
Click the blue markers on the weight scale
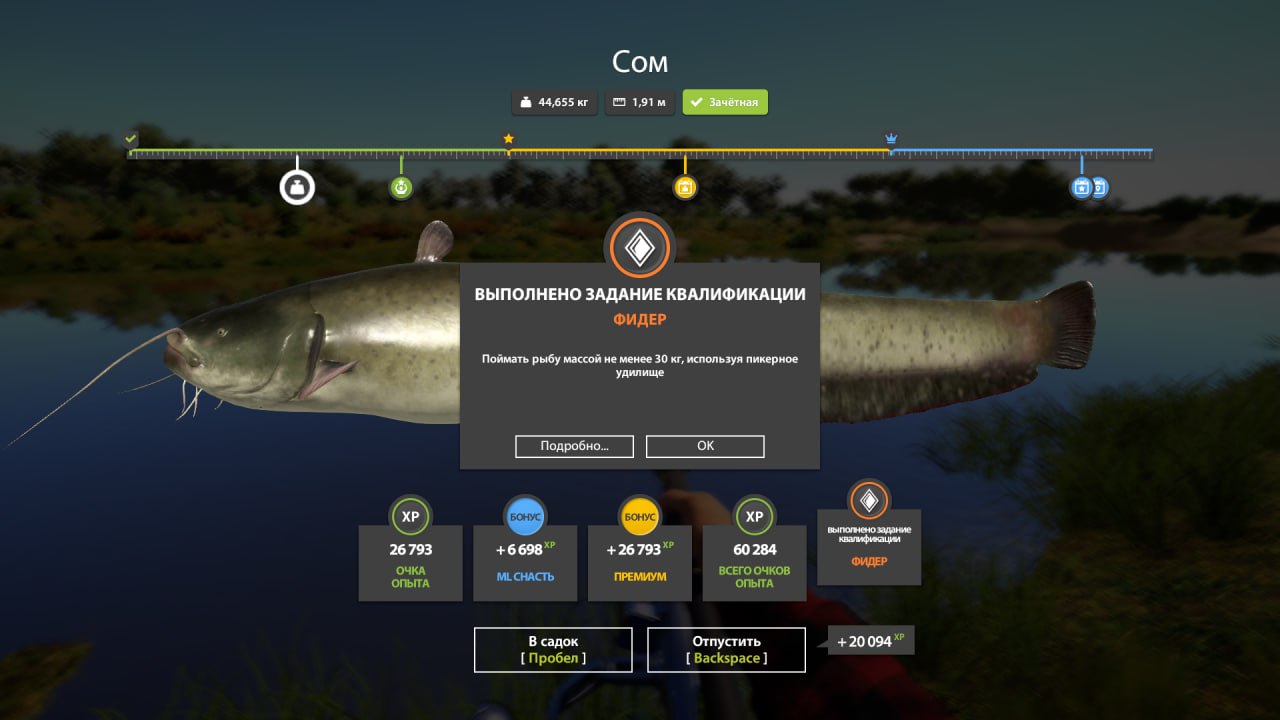pos(1088,187)
